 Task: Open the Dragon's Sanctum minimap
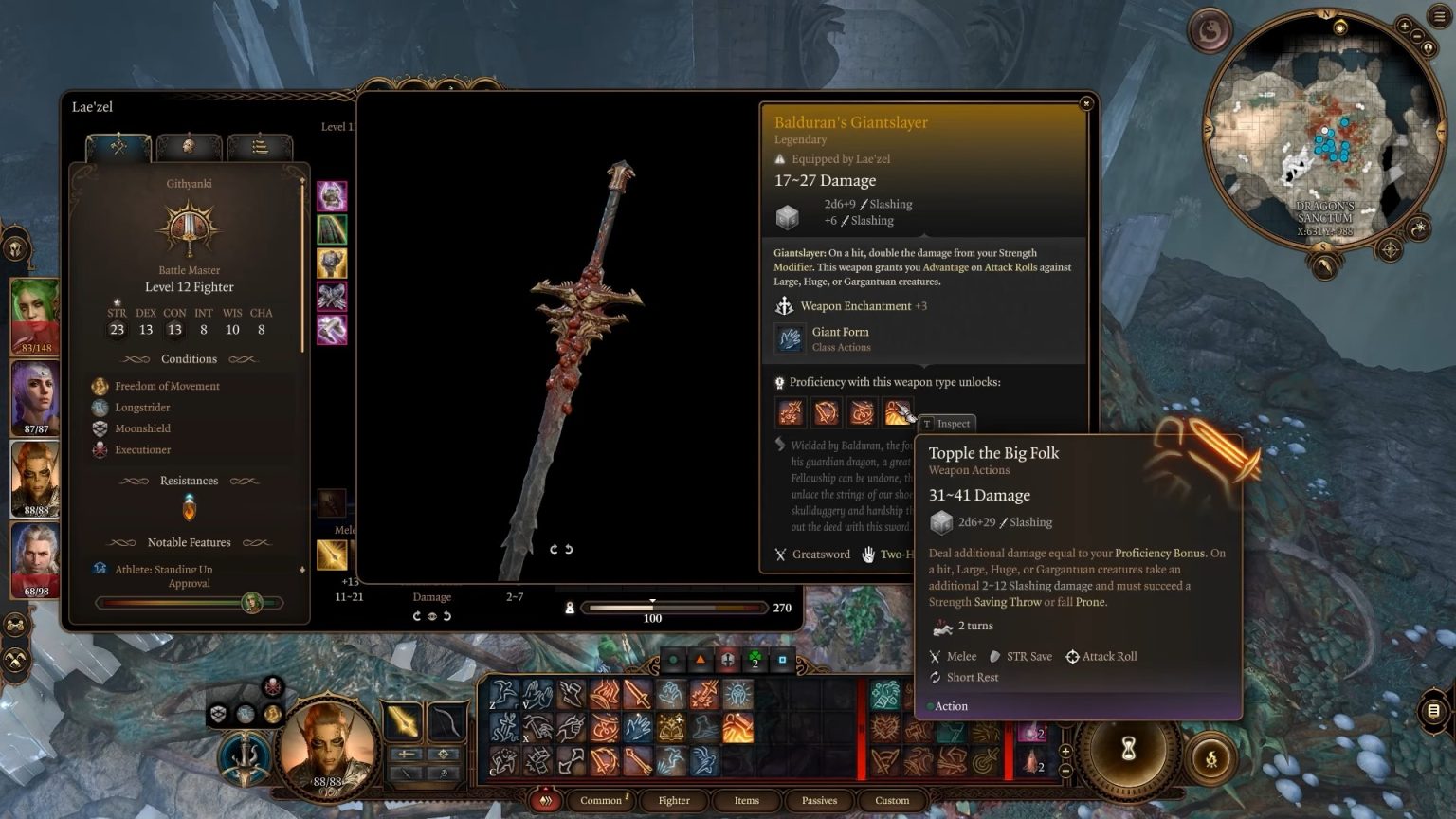(1326, 133)
